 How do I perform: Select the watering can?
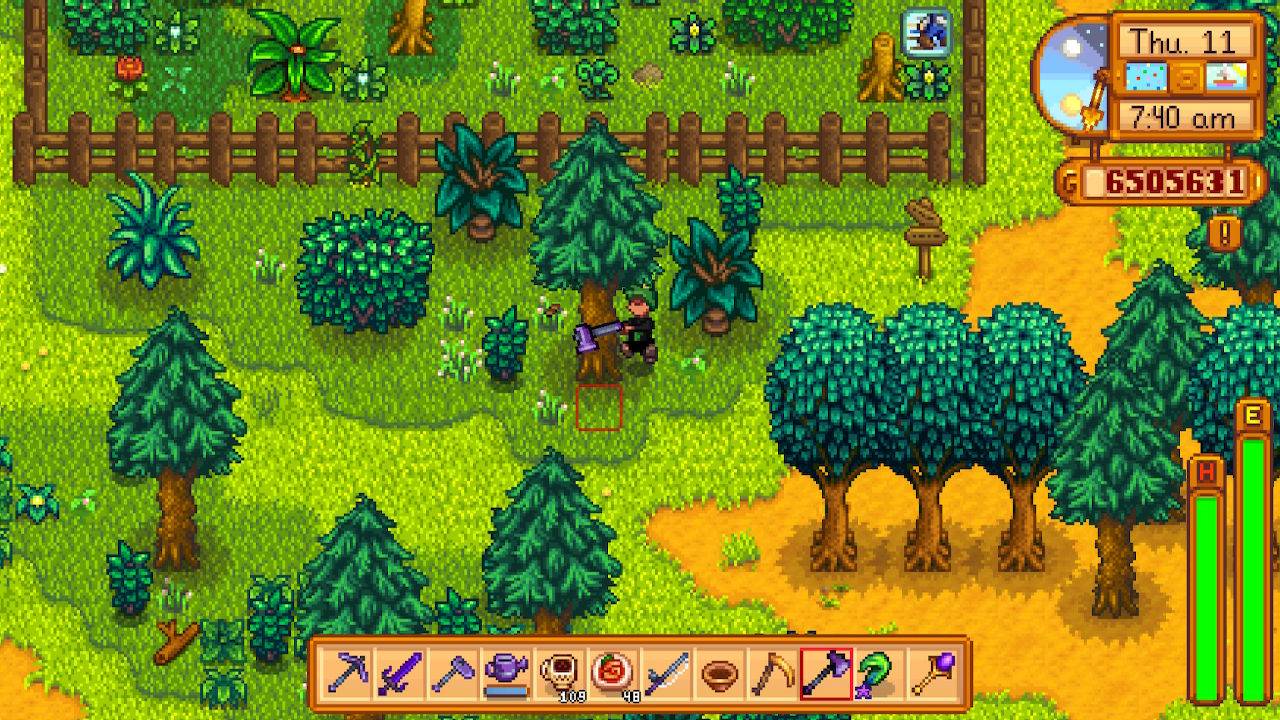505,674
